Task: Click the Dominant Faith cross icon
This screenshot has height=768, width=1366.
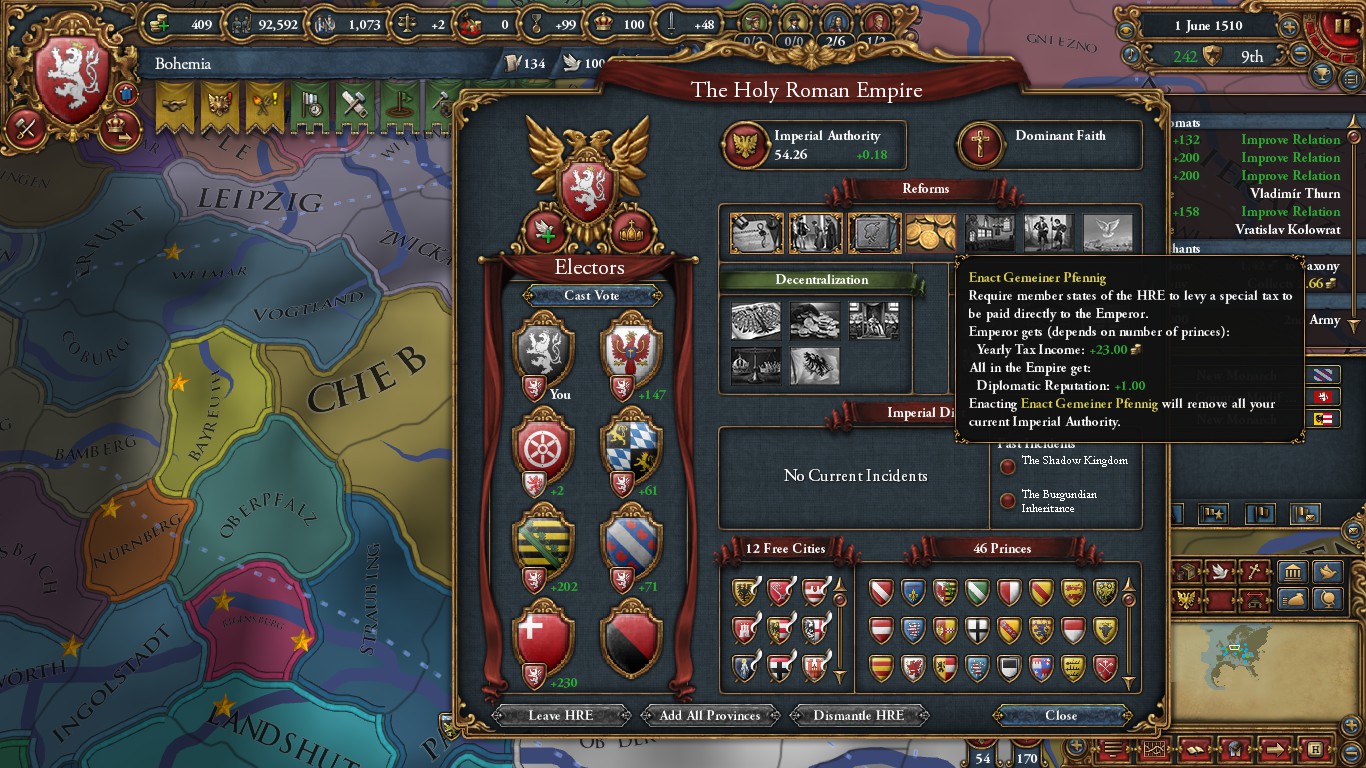Action: 978,145
